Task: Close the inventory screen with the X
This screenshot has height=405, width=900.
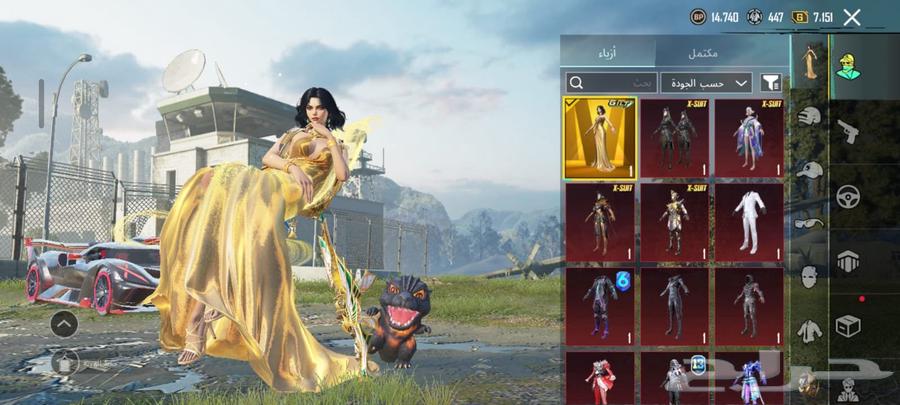Action: (852, 17)
